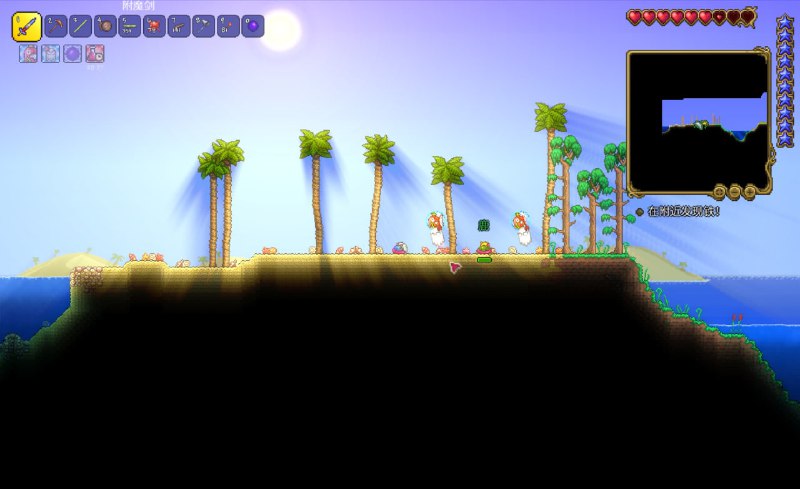Image resolution: width=800 pixels, height=489 pixels.
Task: Click the first pink buff icon
Action: click(27, 54)
